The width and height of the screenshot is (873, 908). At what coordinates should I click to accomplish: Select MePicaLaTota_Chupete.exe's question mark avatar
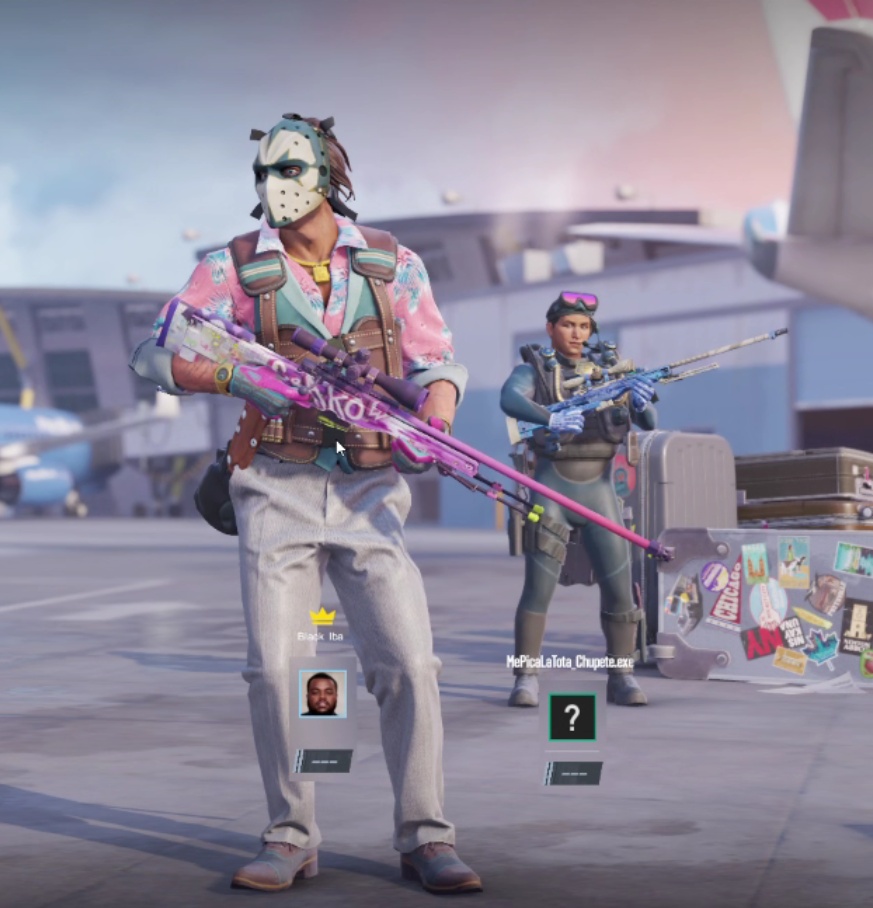[572, 716]
